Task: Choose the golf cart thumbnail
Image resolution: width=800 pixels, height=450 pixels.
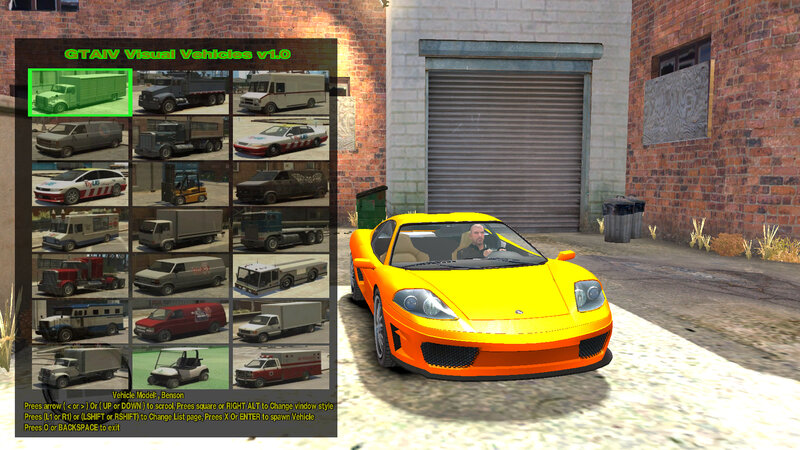Action: pos(181,367)
